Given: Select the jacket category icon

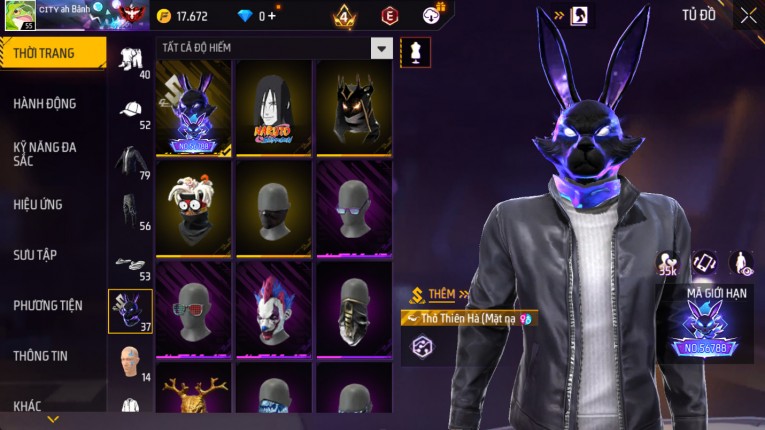Looking at the screenshot, I should [130, 160].
